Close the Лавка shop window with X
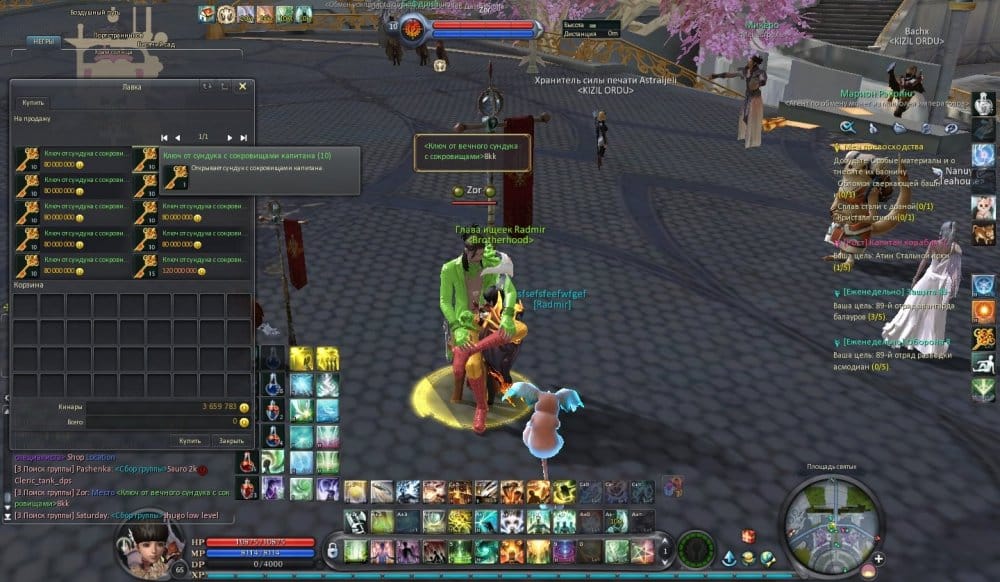The image size is (1000, 582). [242, 87]
